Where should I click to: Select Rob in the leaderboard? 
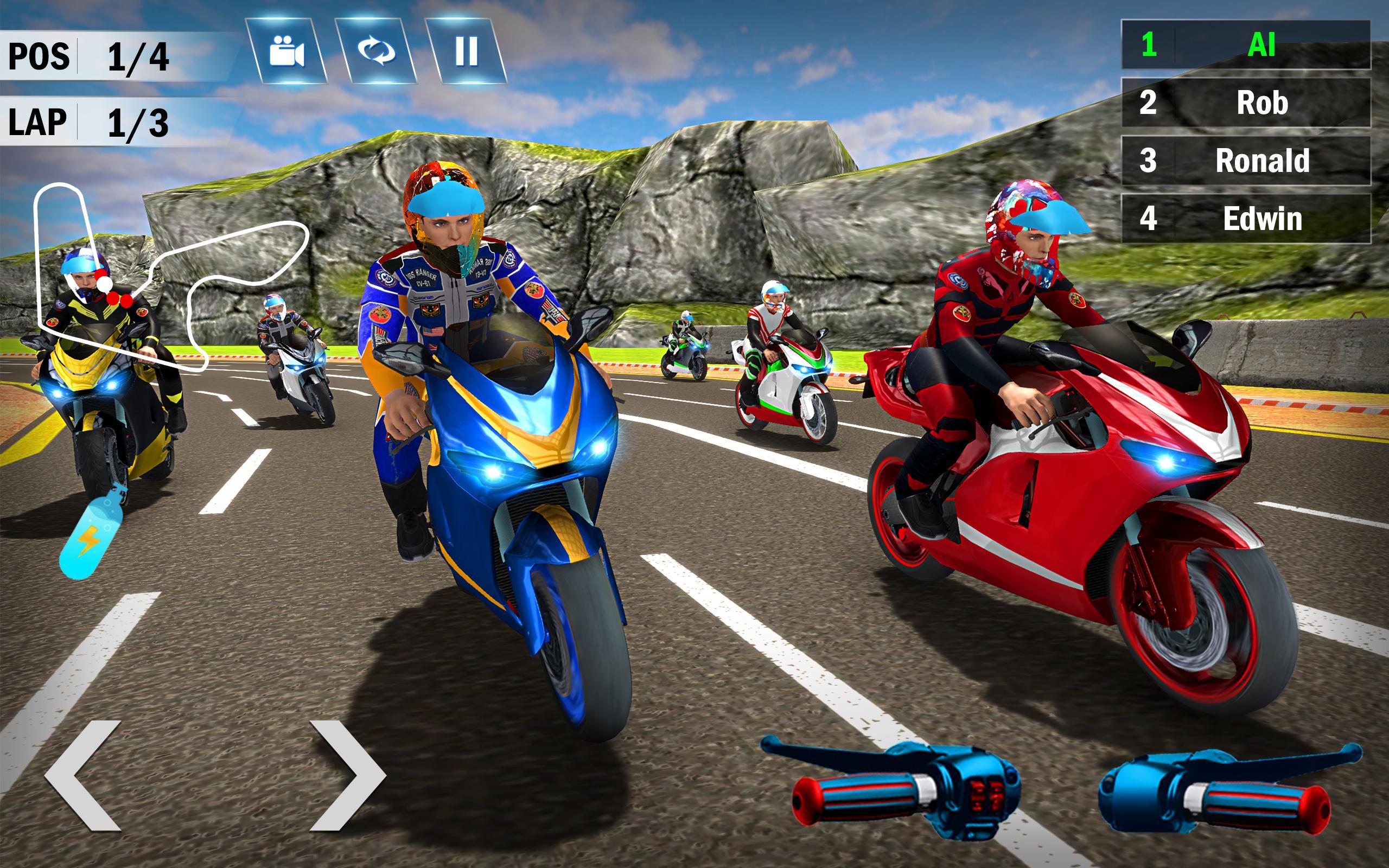pos(1246,103)
